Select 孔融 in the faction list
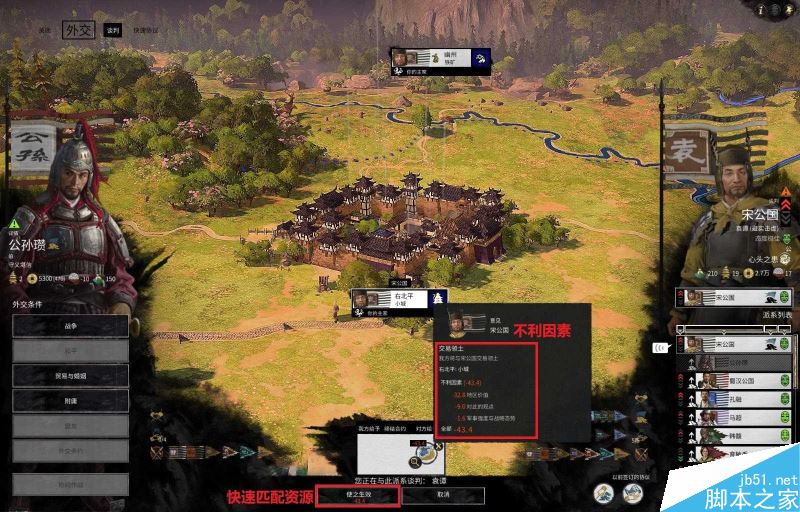 pos(740,398)
